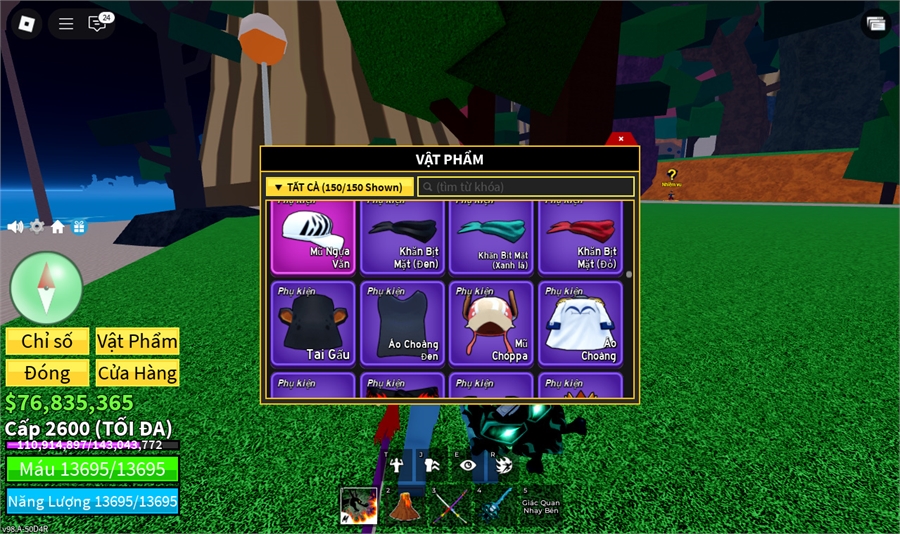
Task: Select the Giác Quan Nhạy Bén hotbar slot
Action: (540, 505)
